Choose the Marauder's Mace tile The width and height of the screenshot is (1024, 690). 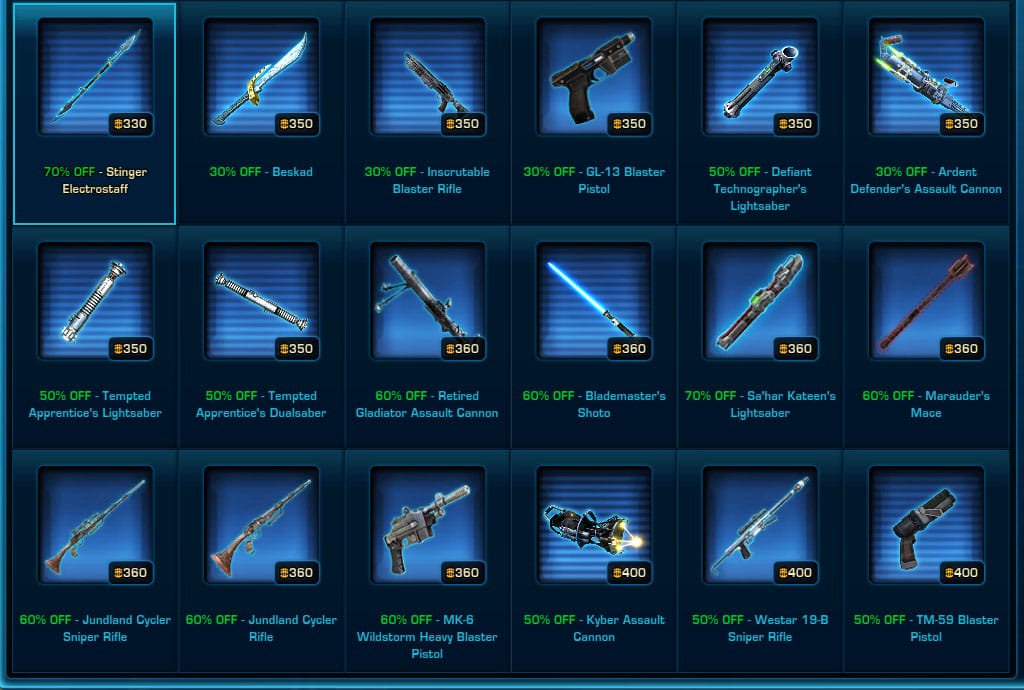tap(925, 302)
